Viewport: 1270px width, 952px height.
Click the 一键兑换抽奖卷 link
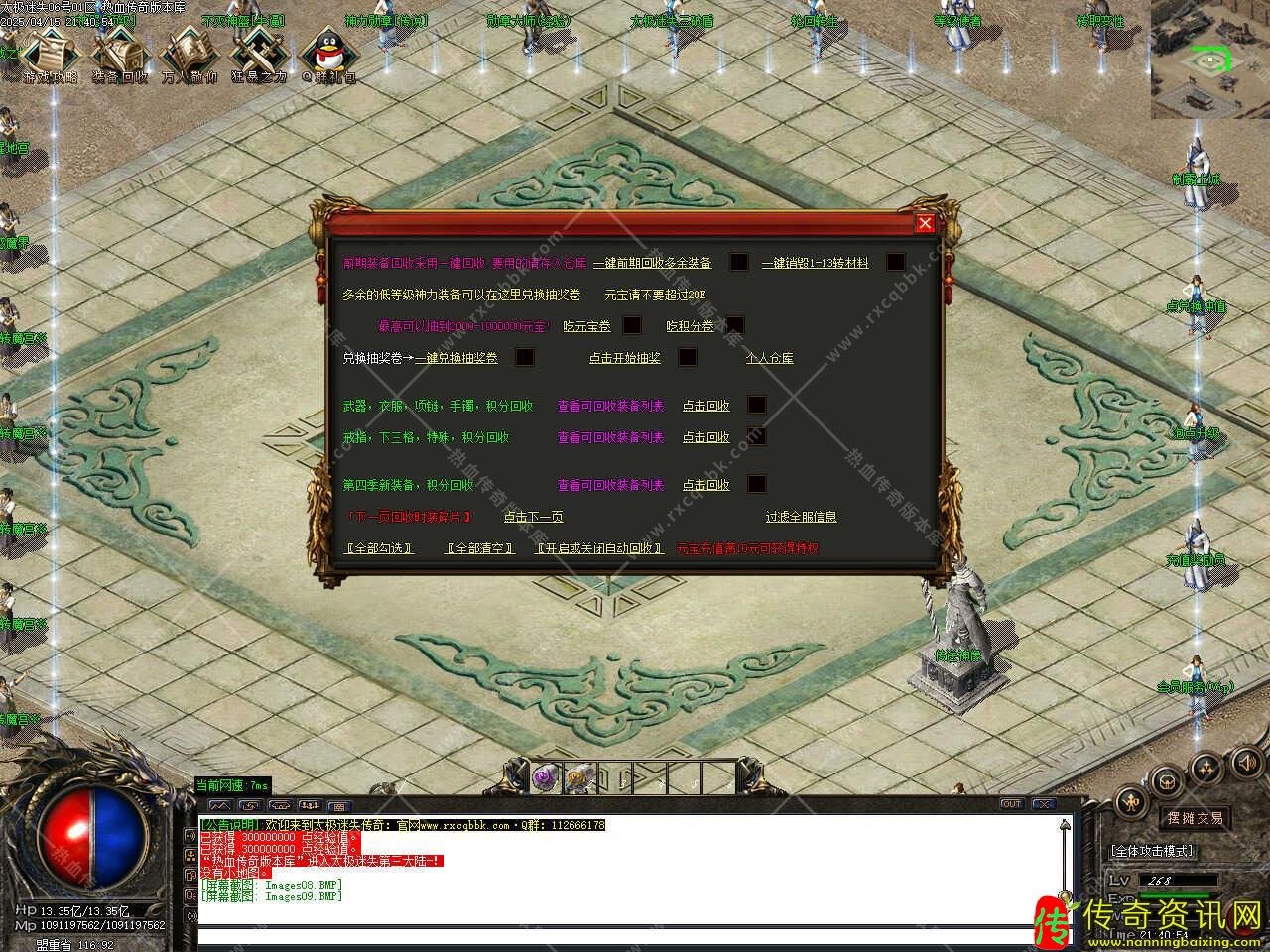[x=456, y=358]
